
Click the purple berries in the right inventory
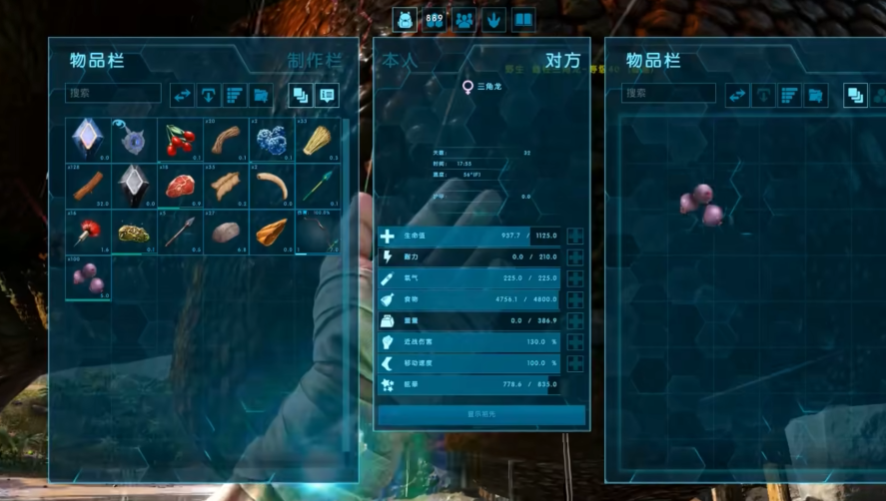[701, 203]
